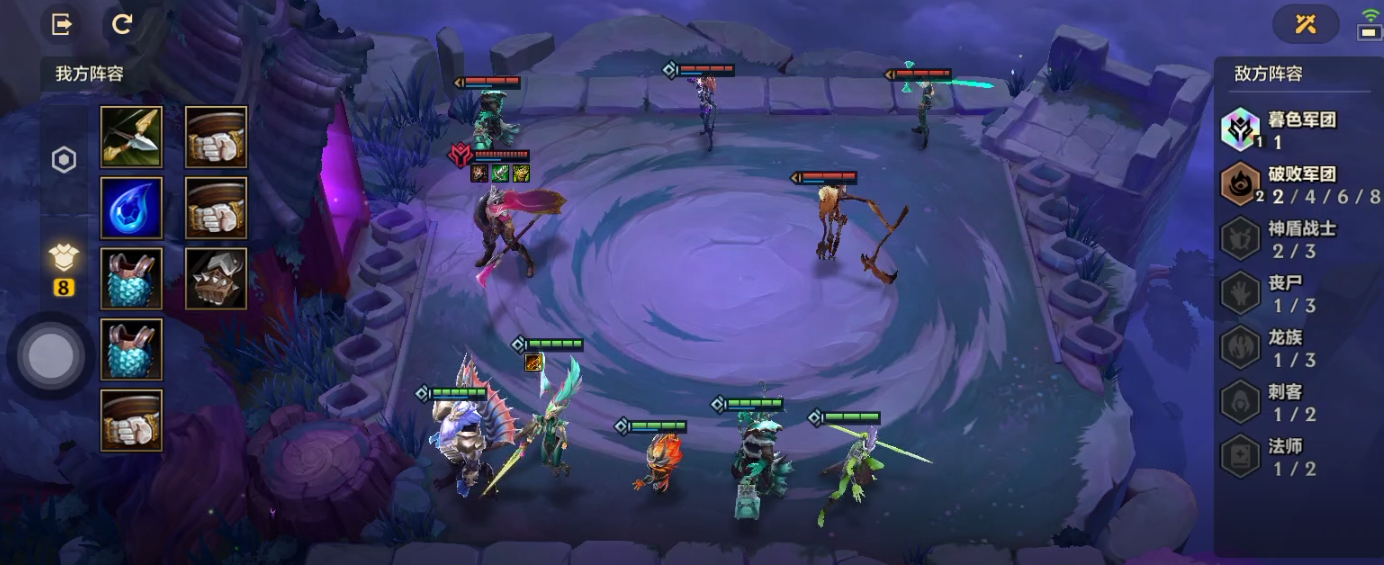
Task: Select the Recurve Bow item
Action: click(x=131, y=137)
